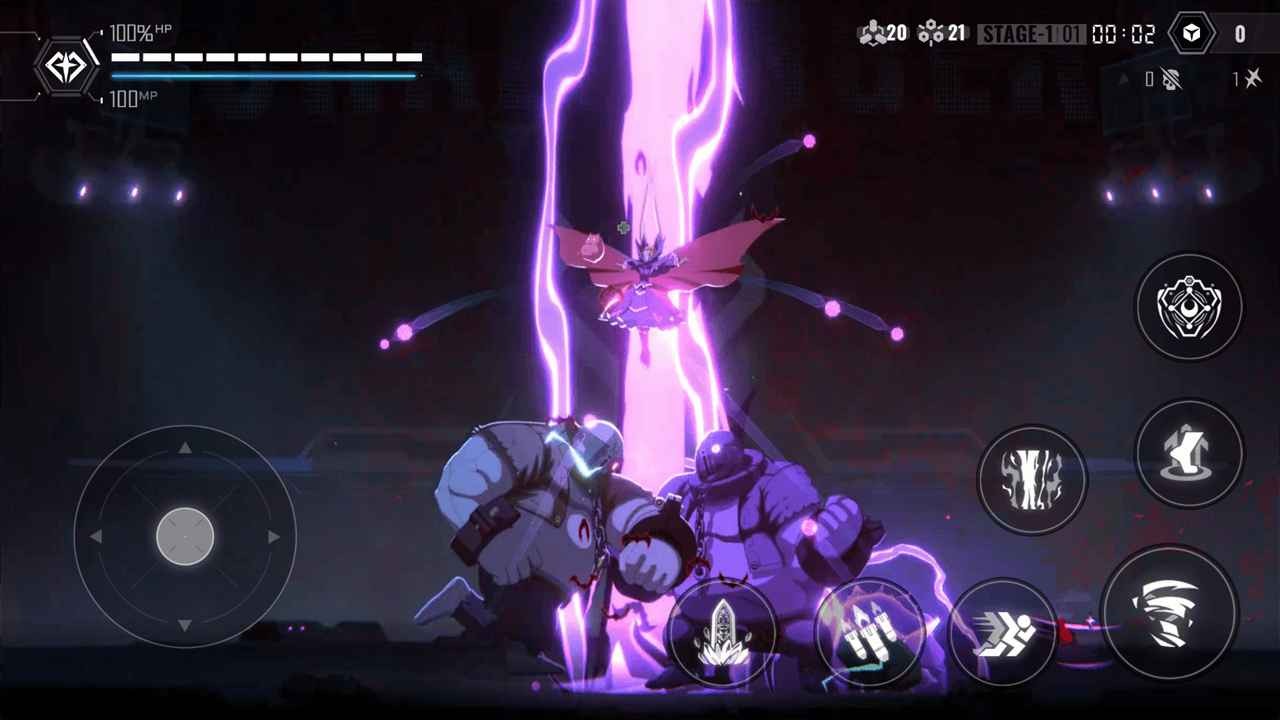The width and height of the screenshot is (1280, 720).
Task: Tap the hexagonal cube currency toggle
Action: click(1190, 33)
